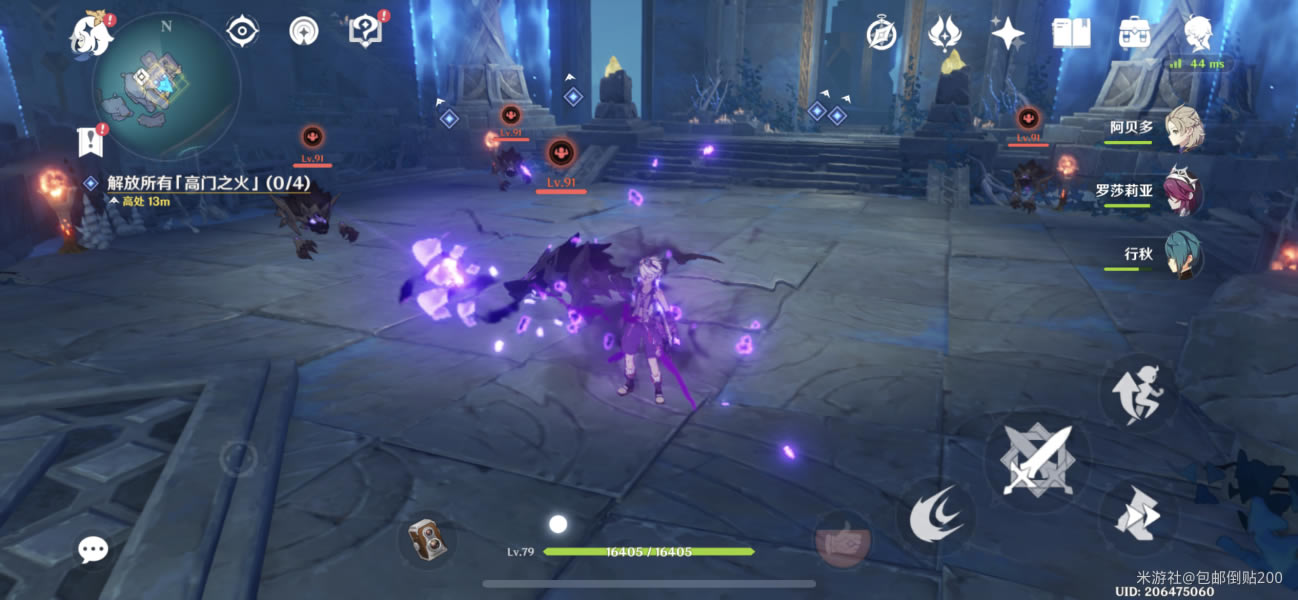Open the quest bookmark icon with red alert
1298x600 pixels.
coord(91,141)
